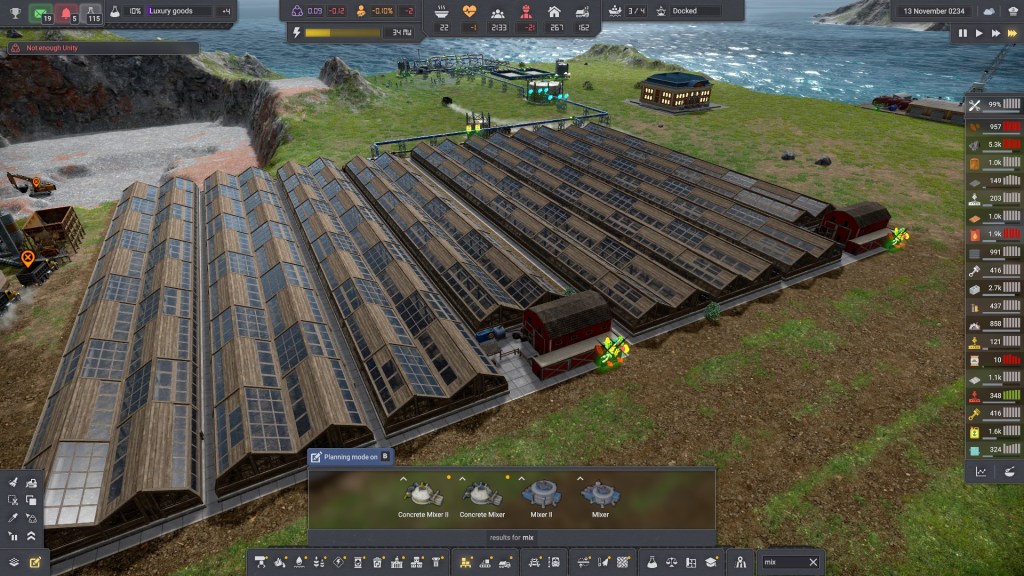Select the broom clearing tool
Viewport: 1024px width, 576px height.
tap(14, 482)
